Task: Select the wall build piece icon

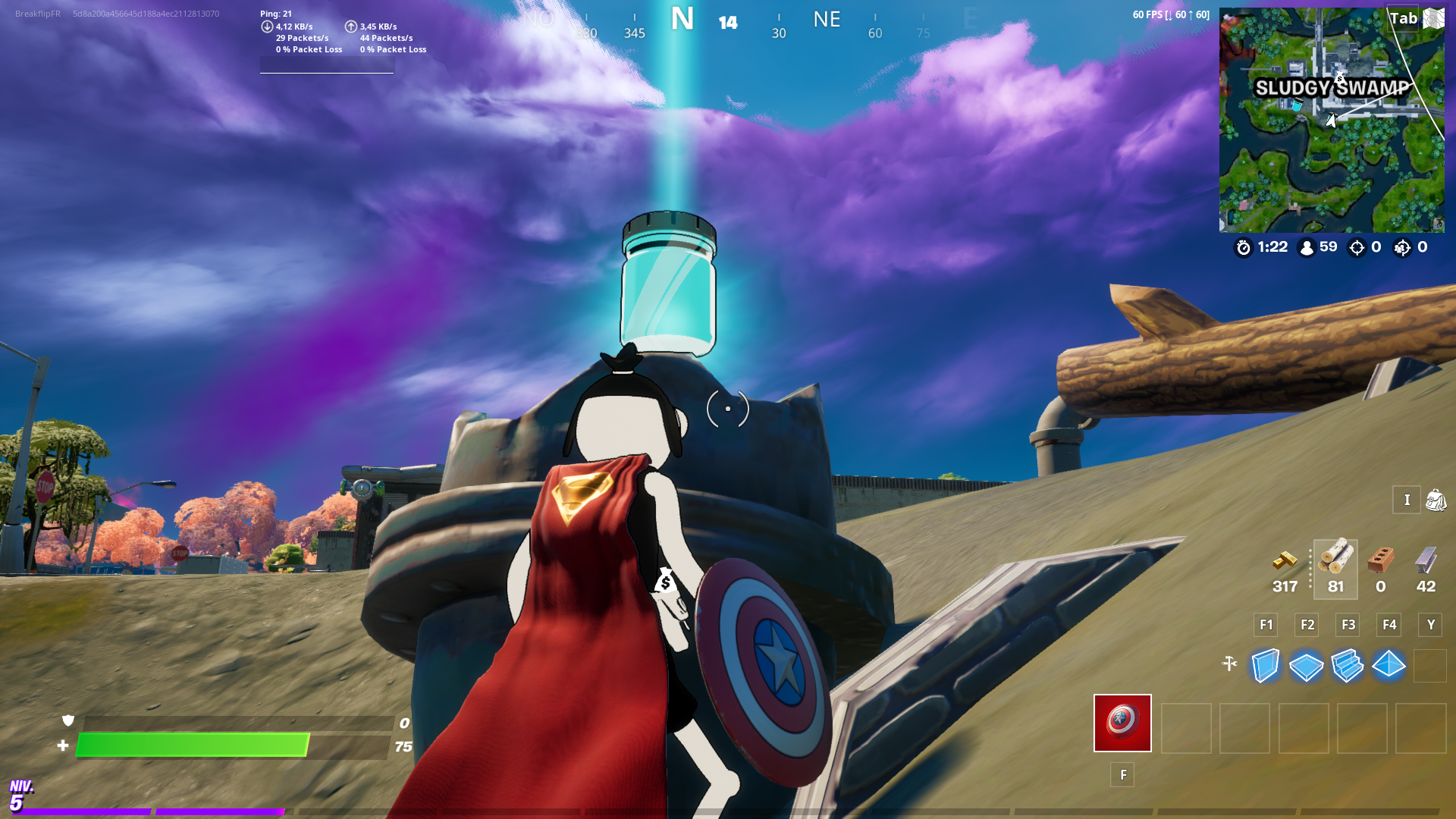Action: tap(1265, 667)
